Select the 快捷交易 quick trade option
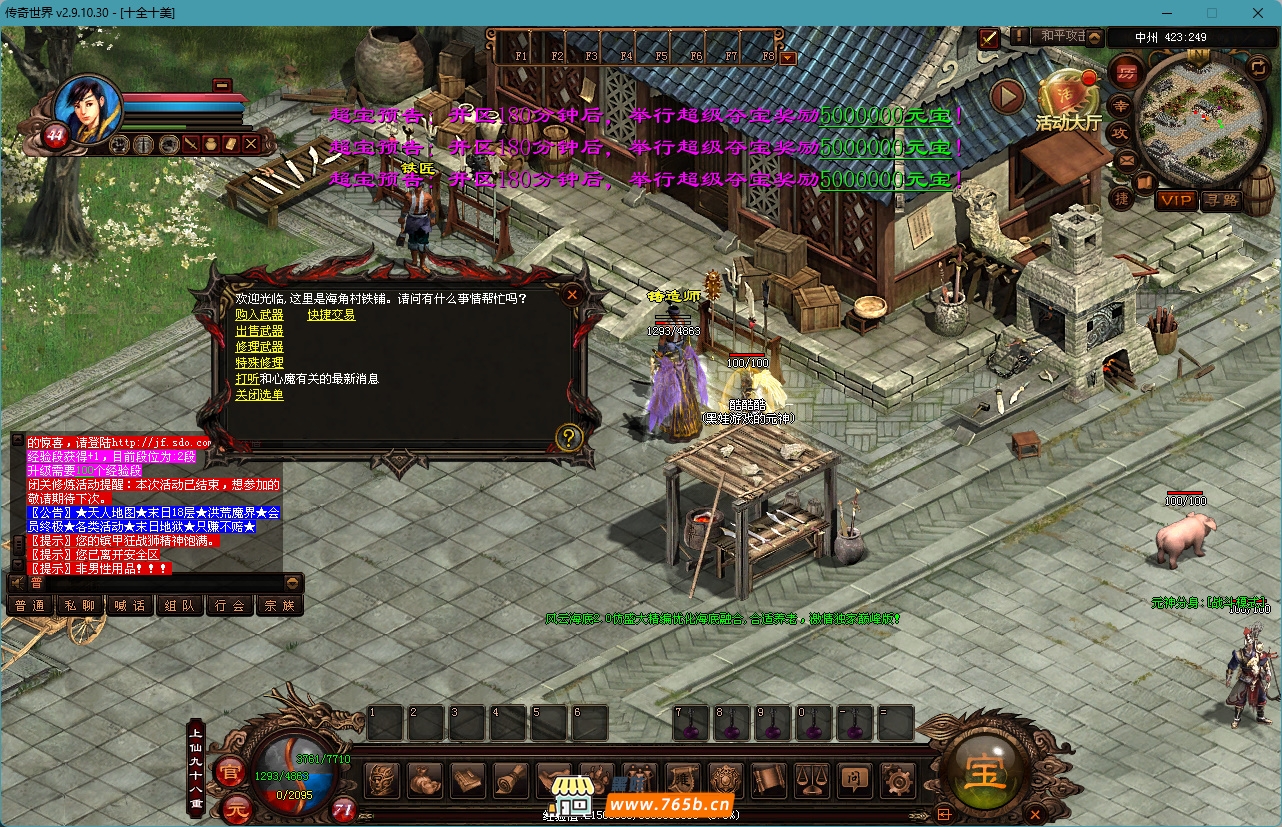The height and width of the screenshot is (827, 1282). (331, 315)
